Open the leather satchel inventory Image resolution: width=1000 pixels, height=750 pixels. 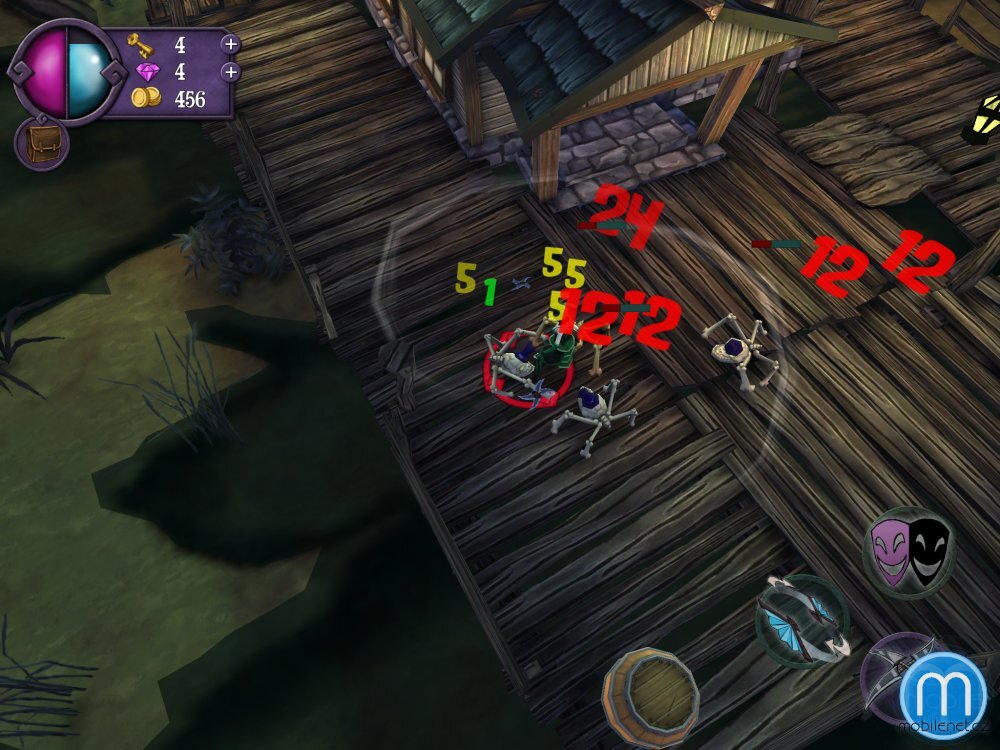[41, 143]
